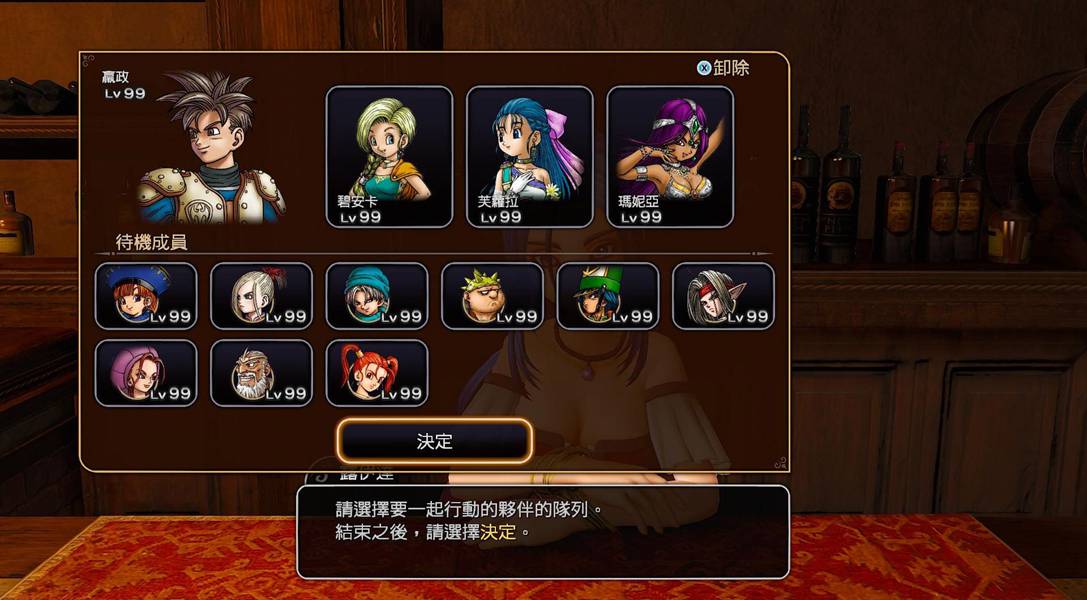Confirm the party with the 決定 button
The image size is (1087, 600).
(434, 441)
